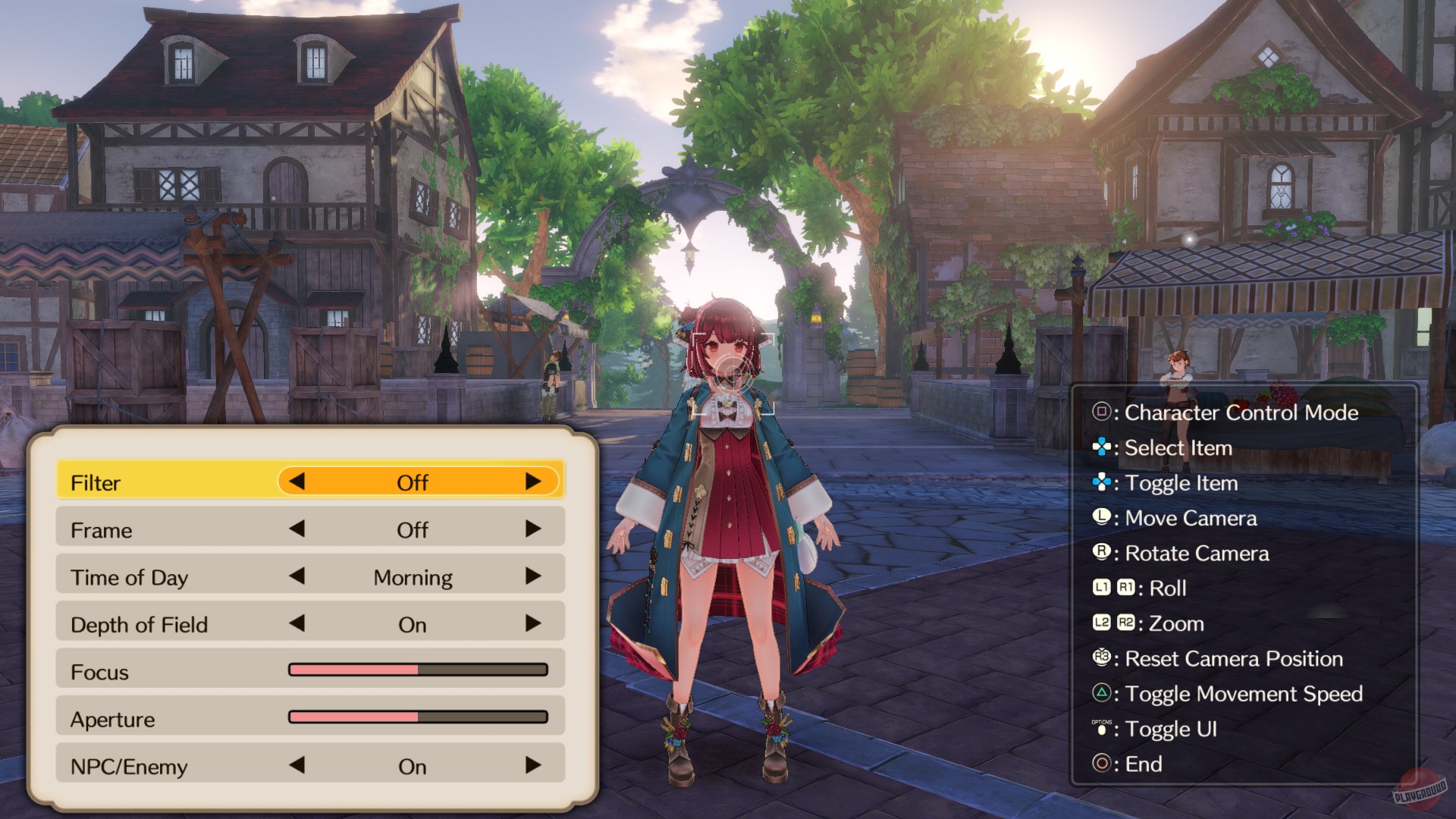Click the Circle End button to exit

[1101, 764]
